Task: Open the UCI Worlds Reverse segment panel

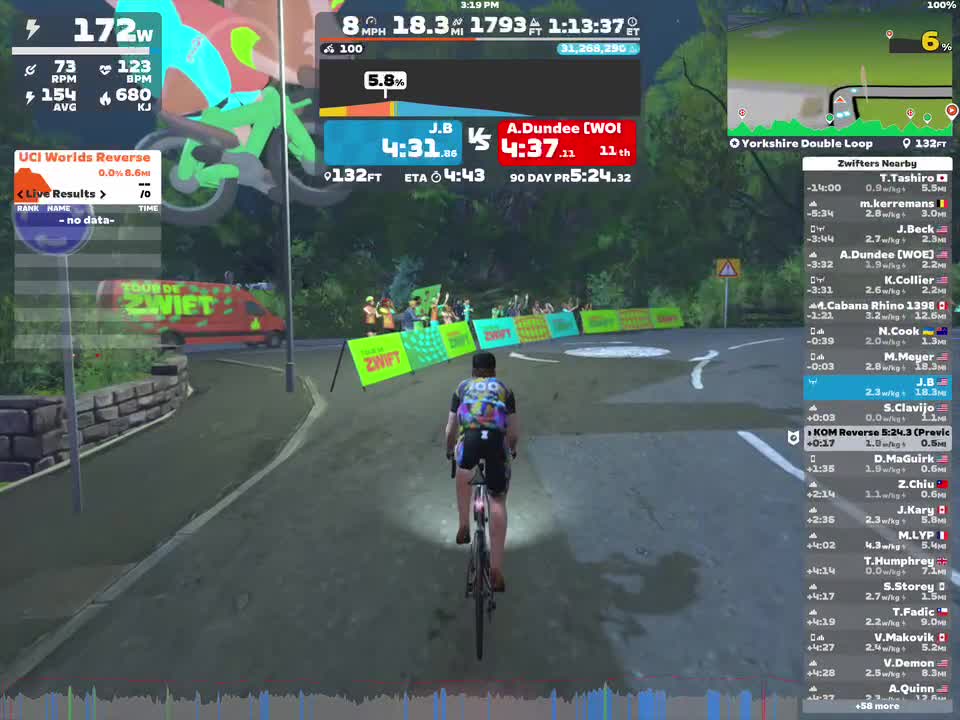Action: tap(85, 158)
